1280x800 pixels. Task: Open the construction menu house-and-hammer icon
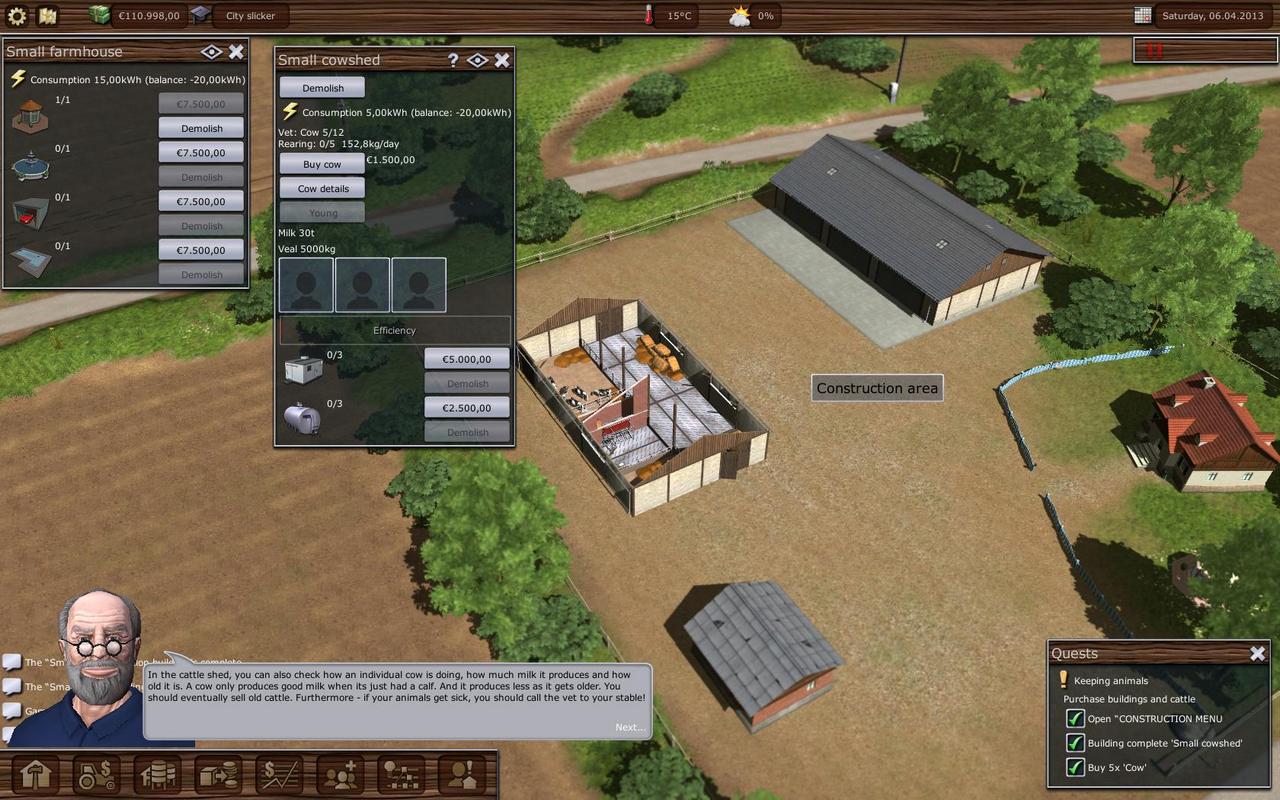34,774
